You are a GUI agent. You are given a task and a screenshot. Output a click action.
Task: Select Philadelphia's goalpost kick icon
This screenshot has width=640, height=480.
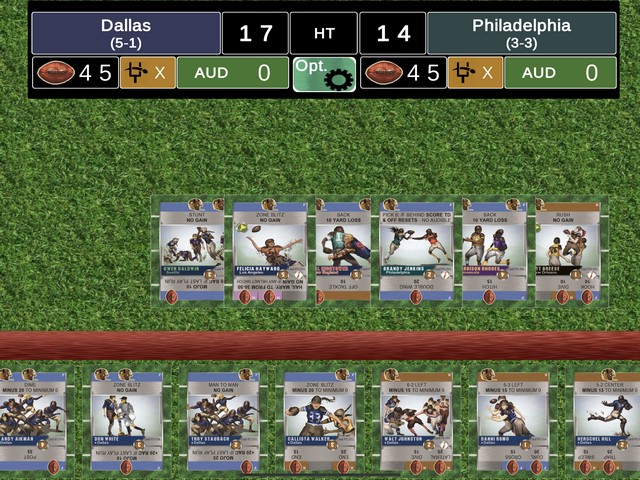pyautogui.click(x=474, y=73)
